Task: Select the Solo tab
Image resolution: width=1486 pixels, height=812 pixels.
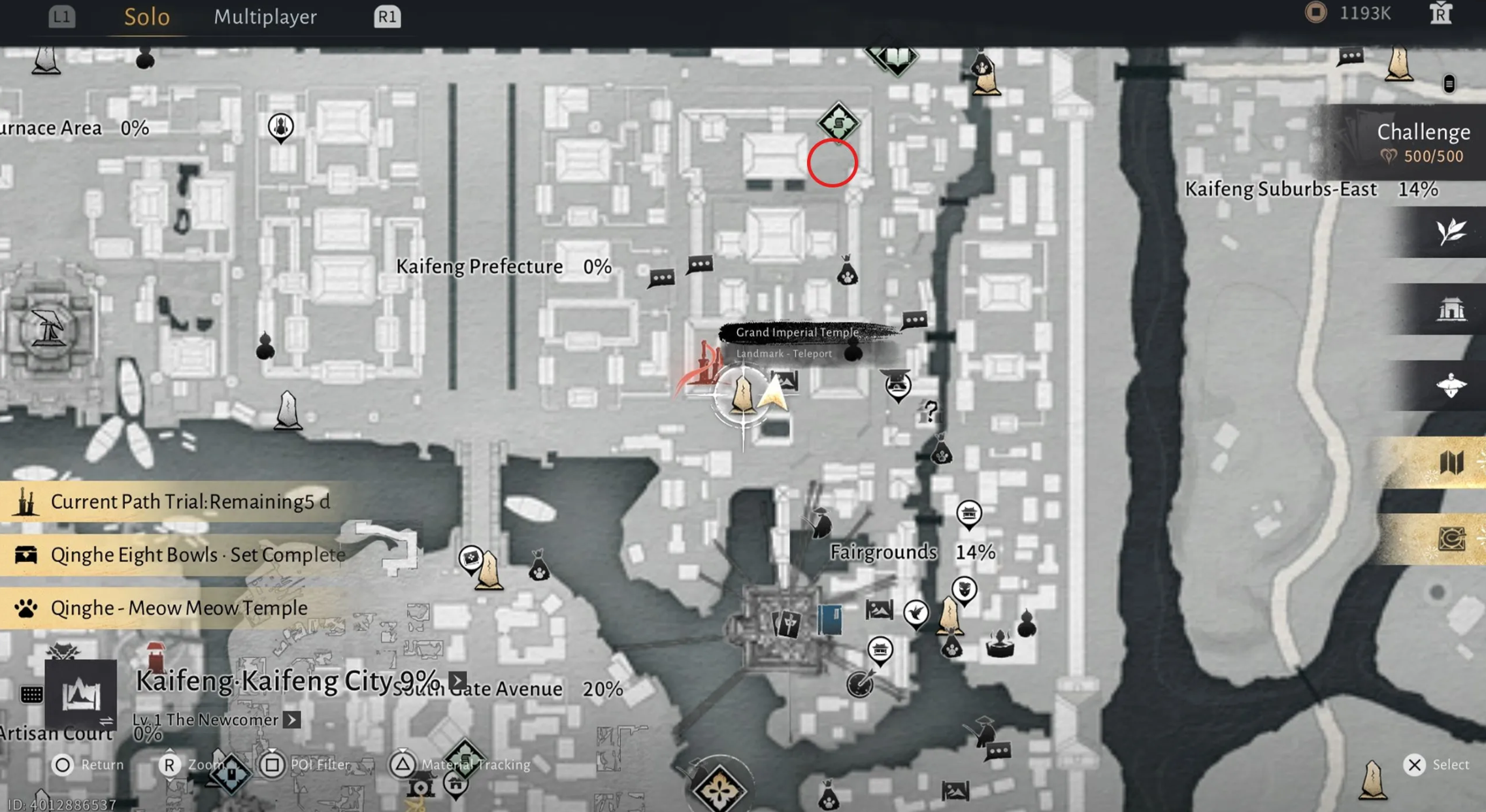Action: [x=147, y=17]
